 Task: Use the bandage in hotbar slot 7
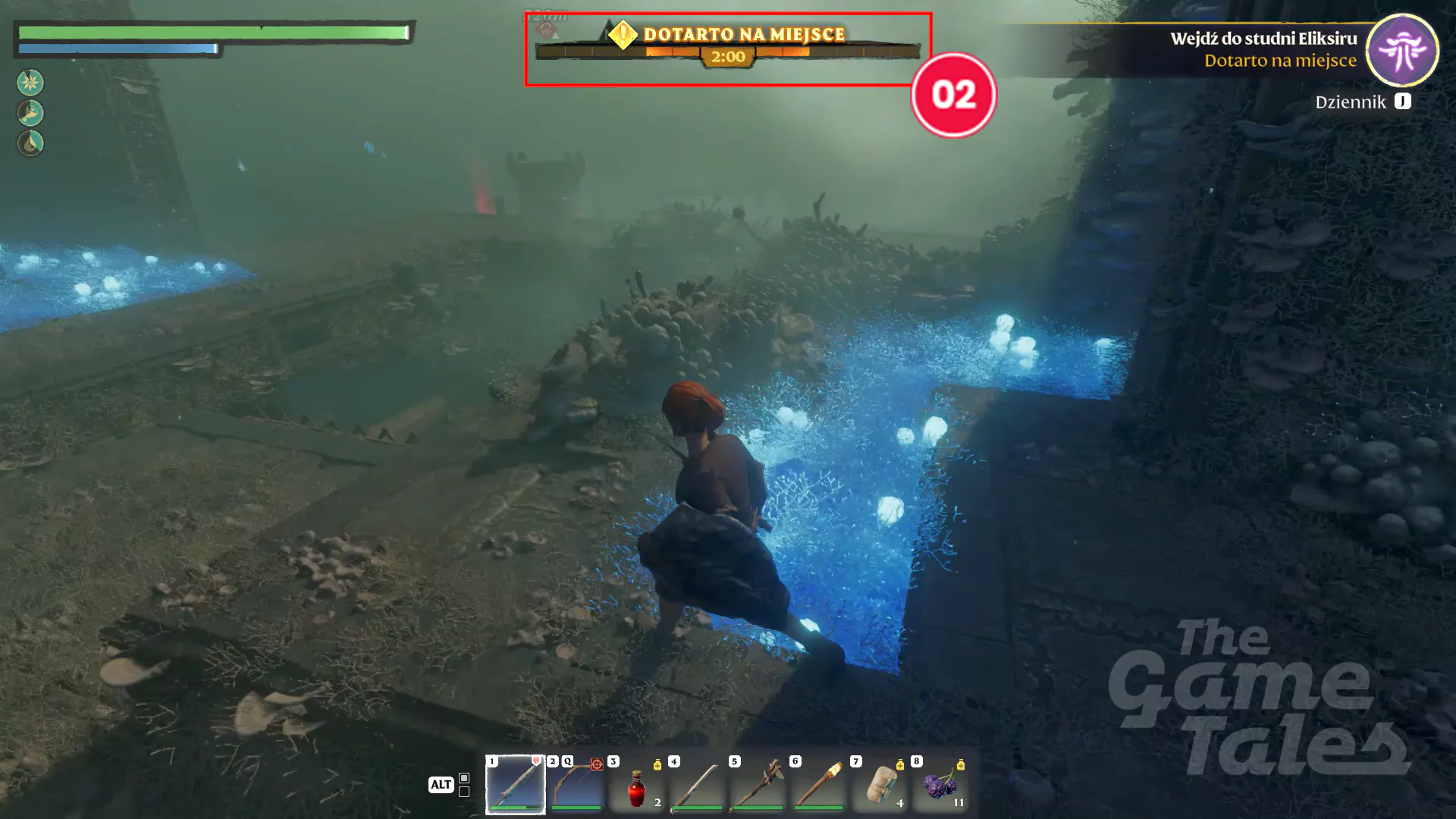878,786
